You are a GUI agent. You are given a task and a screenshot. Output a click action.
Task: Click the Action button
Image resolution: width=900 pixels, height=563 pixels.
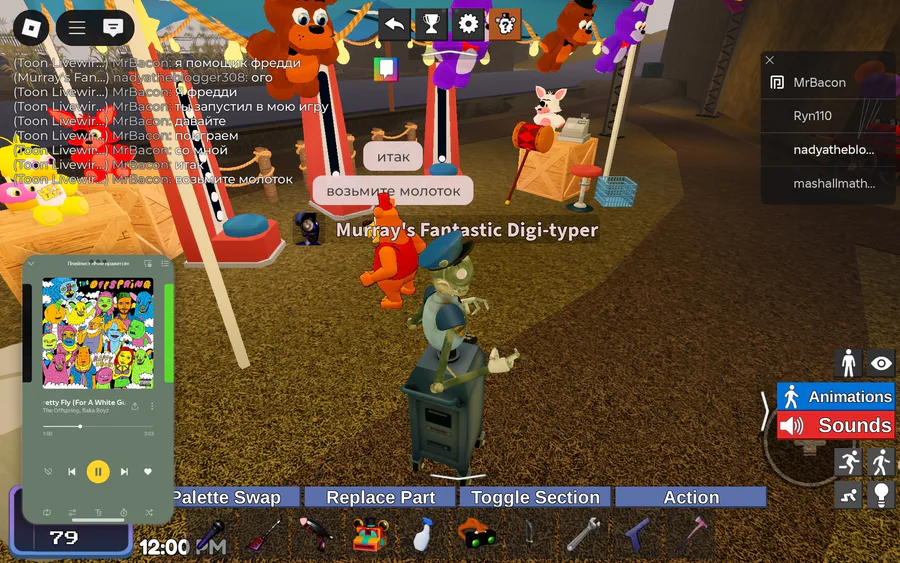(x=691, y=497)
